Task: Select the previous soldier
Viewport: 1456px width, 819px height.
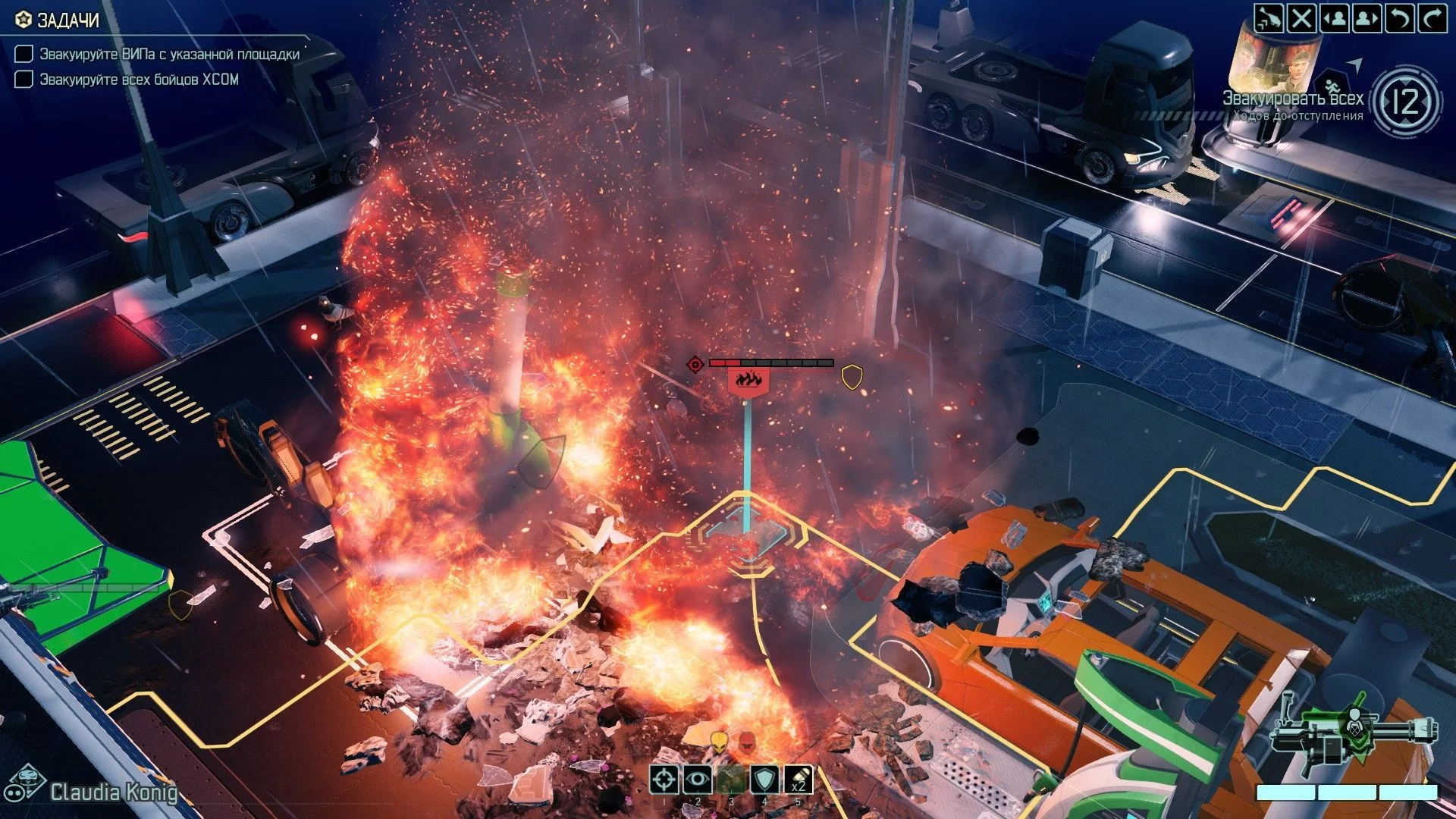Action: point(1335,17)
